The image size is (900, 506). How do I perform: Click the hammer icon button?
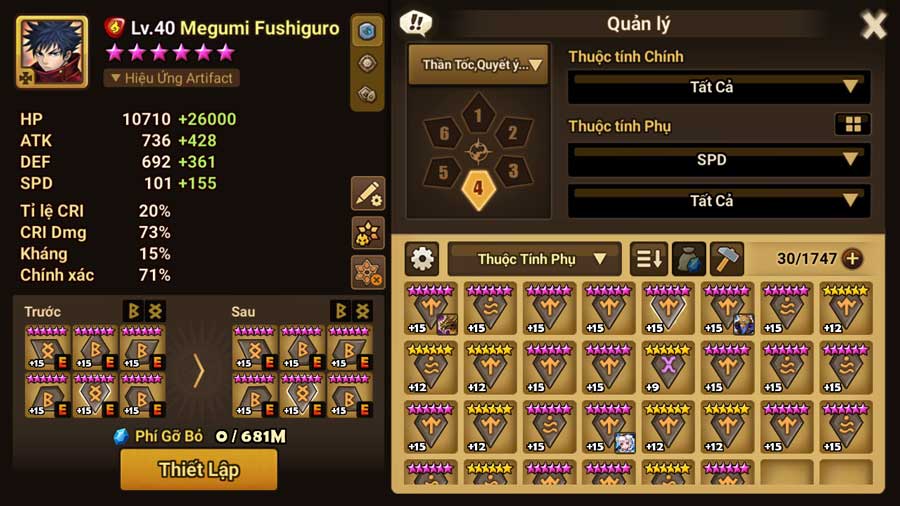(x=727, y=259)
